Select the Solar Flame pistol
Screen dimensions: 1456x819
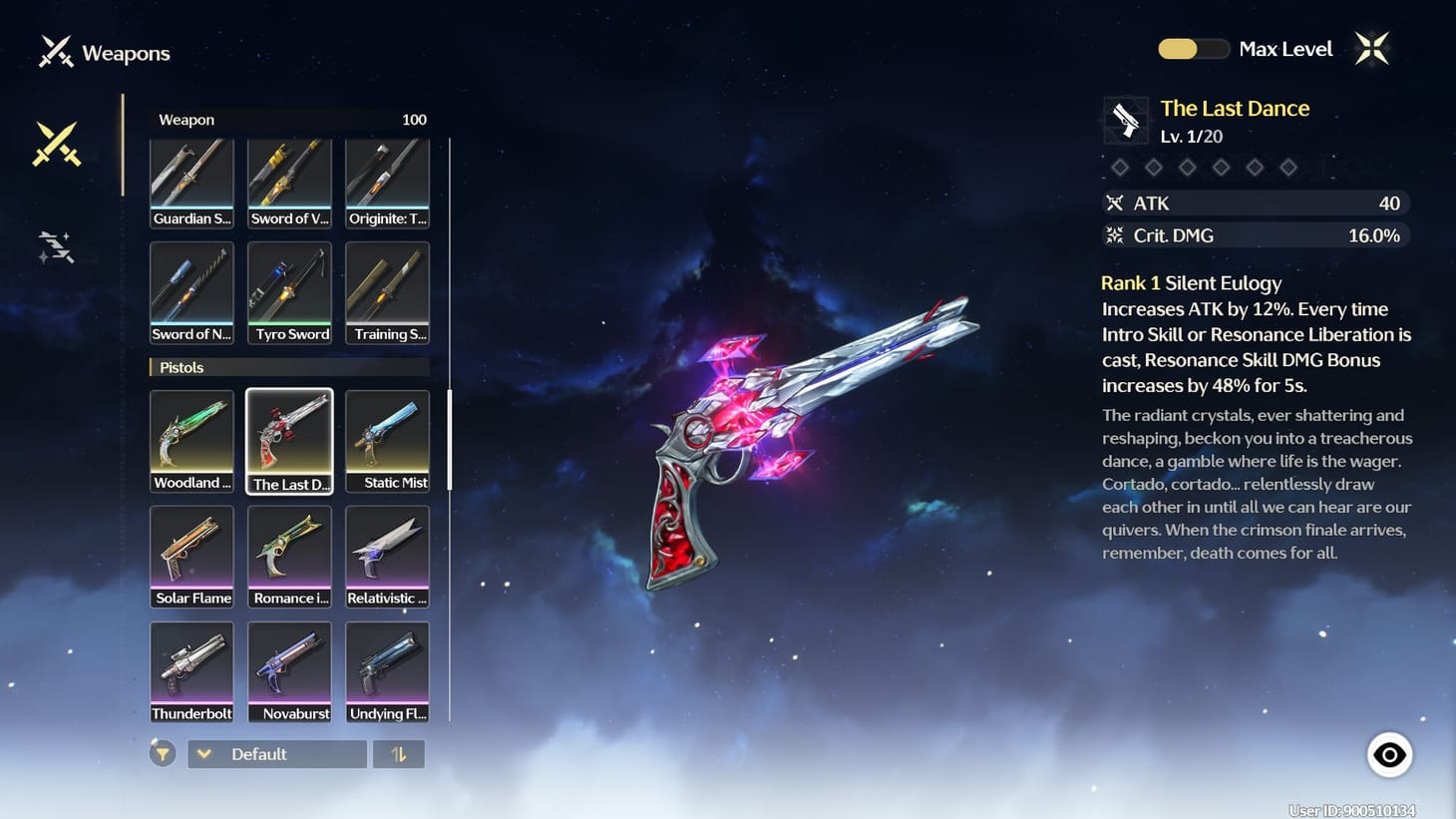(191, 555)
